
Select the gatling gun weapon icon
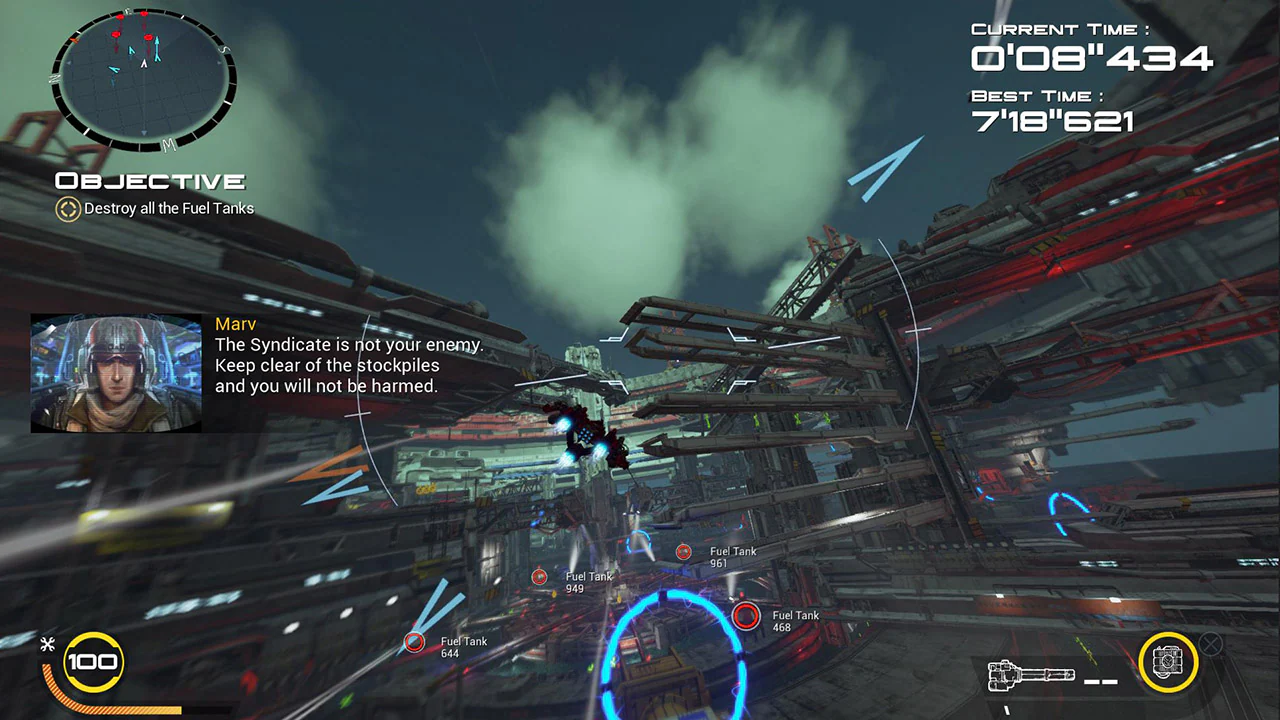(1030, 675)
